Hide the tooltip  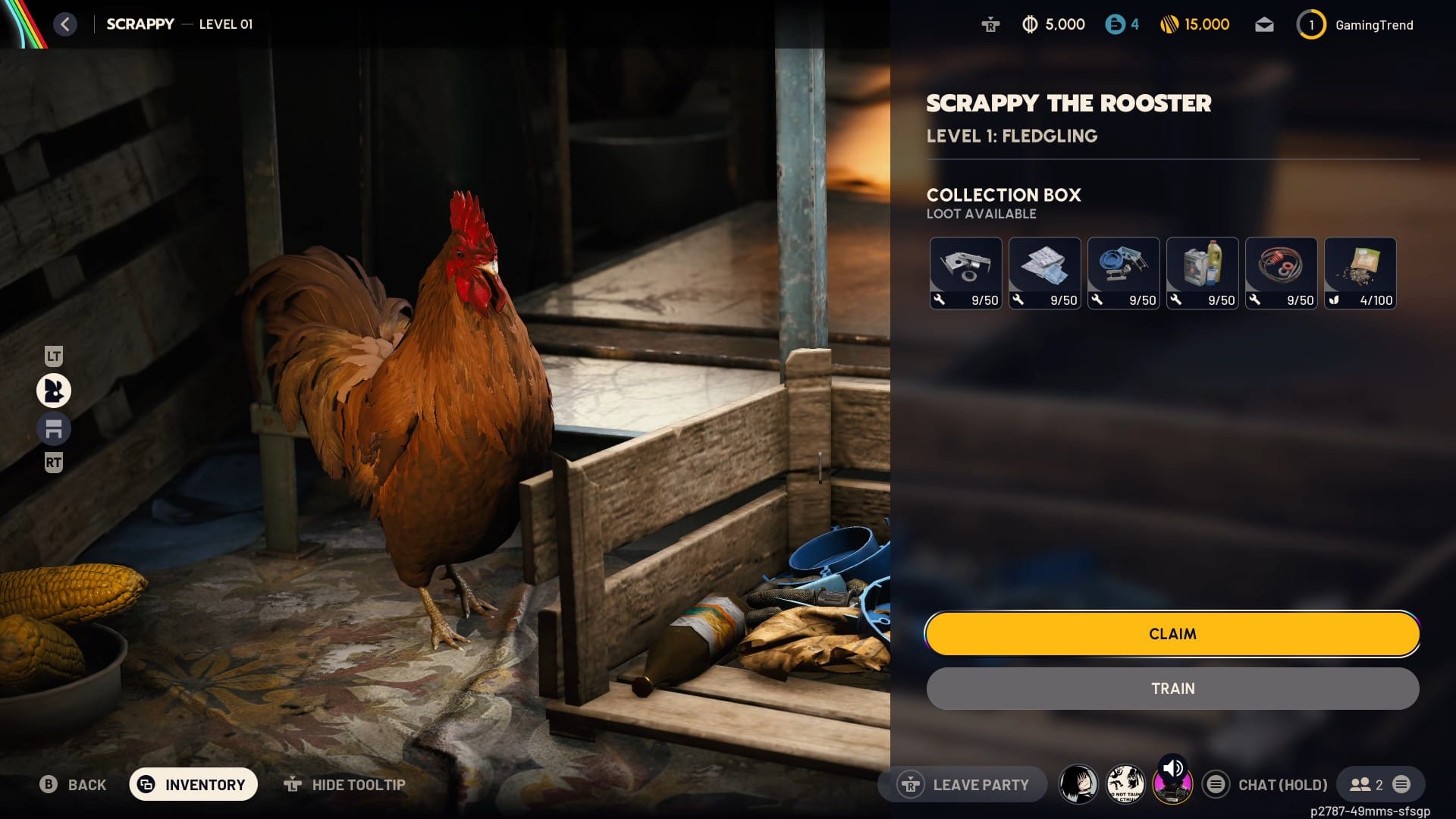345,785
